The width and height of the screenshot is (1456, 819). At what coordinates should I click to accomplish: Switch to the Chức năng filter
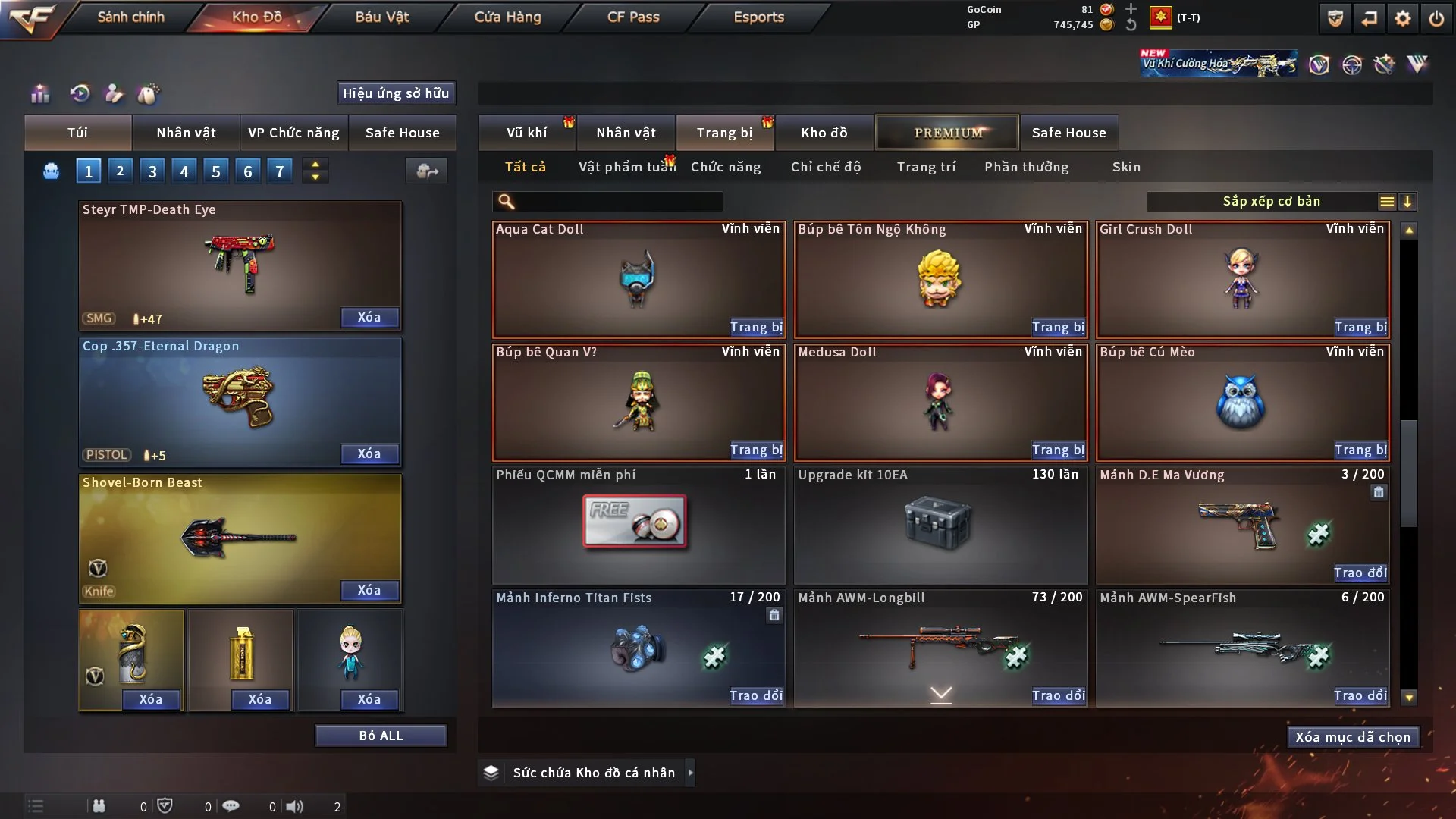[726, 167]
